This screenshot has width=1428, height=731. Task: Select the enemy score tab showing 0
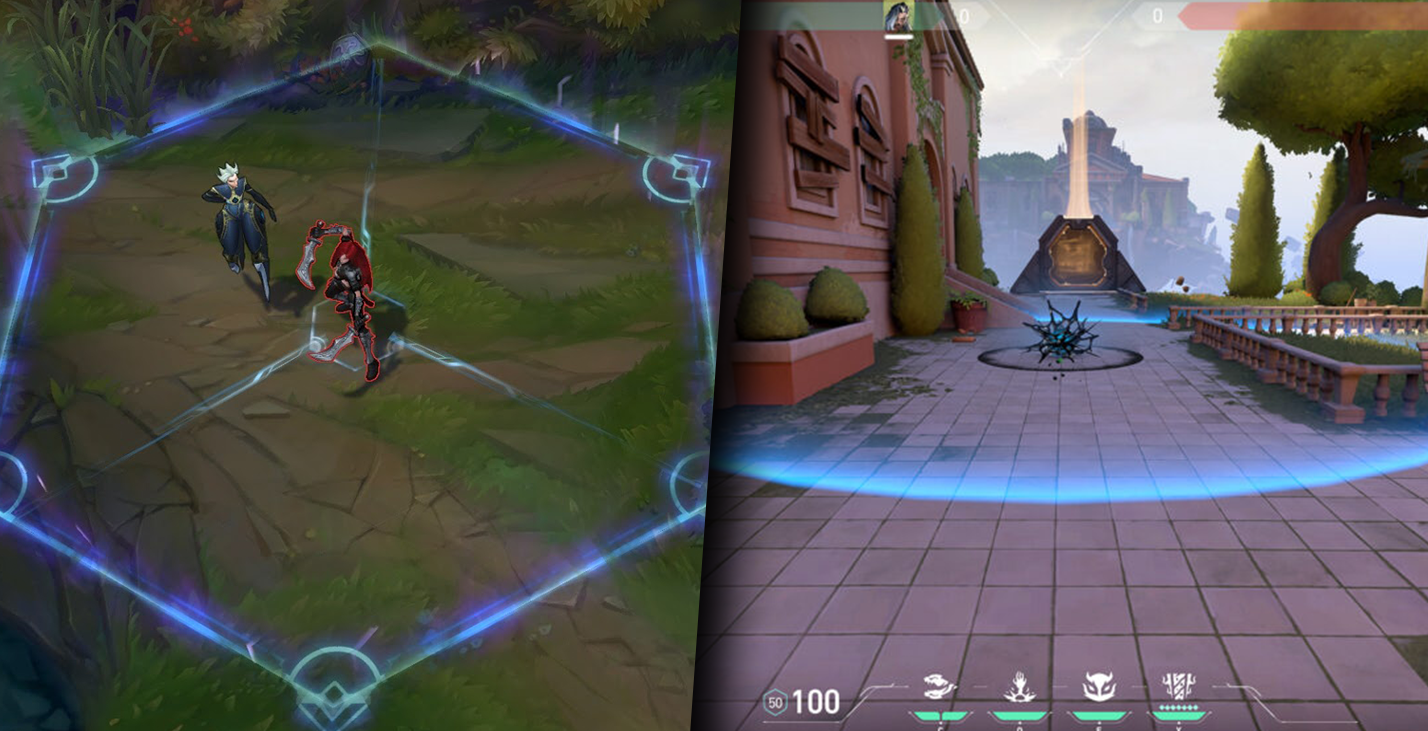(x=1157, y=17)
